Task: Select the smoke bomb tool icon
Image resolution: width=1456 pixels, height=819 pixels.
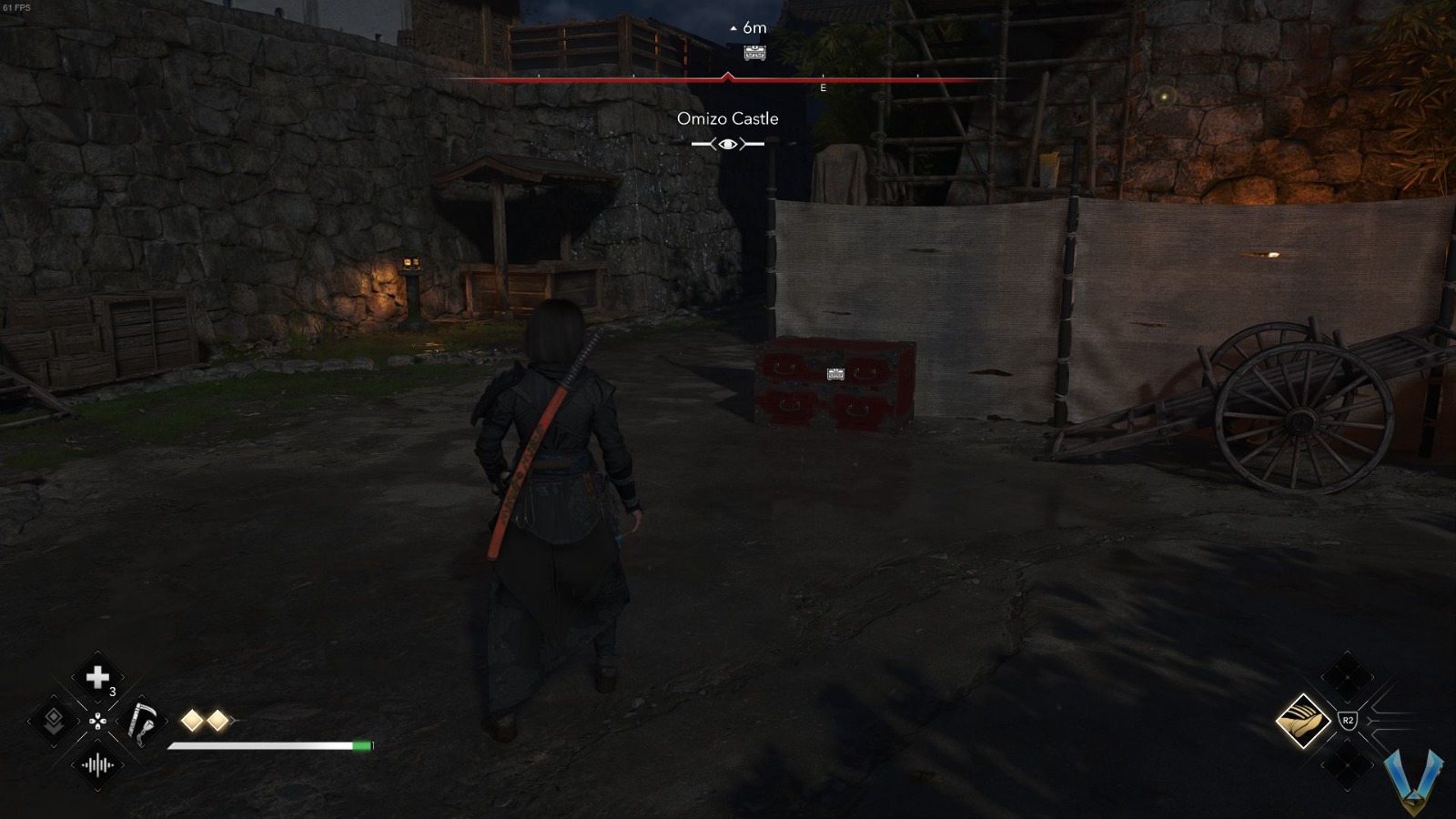Action: pos(53,721)
